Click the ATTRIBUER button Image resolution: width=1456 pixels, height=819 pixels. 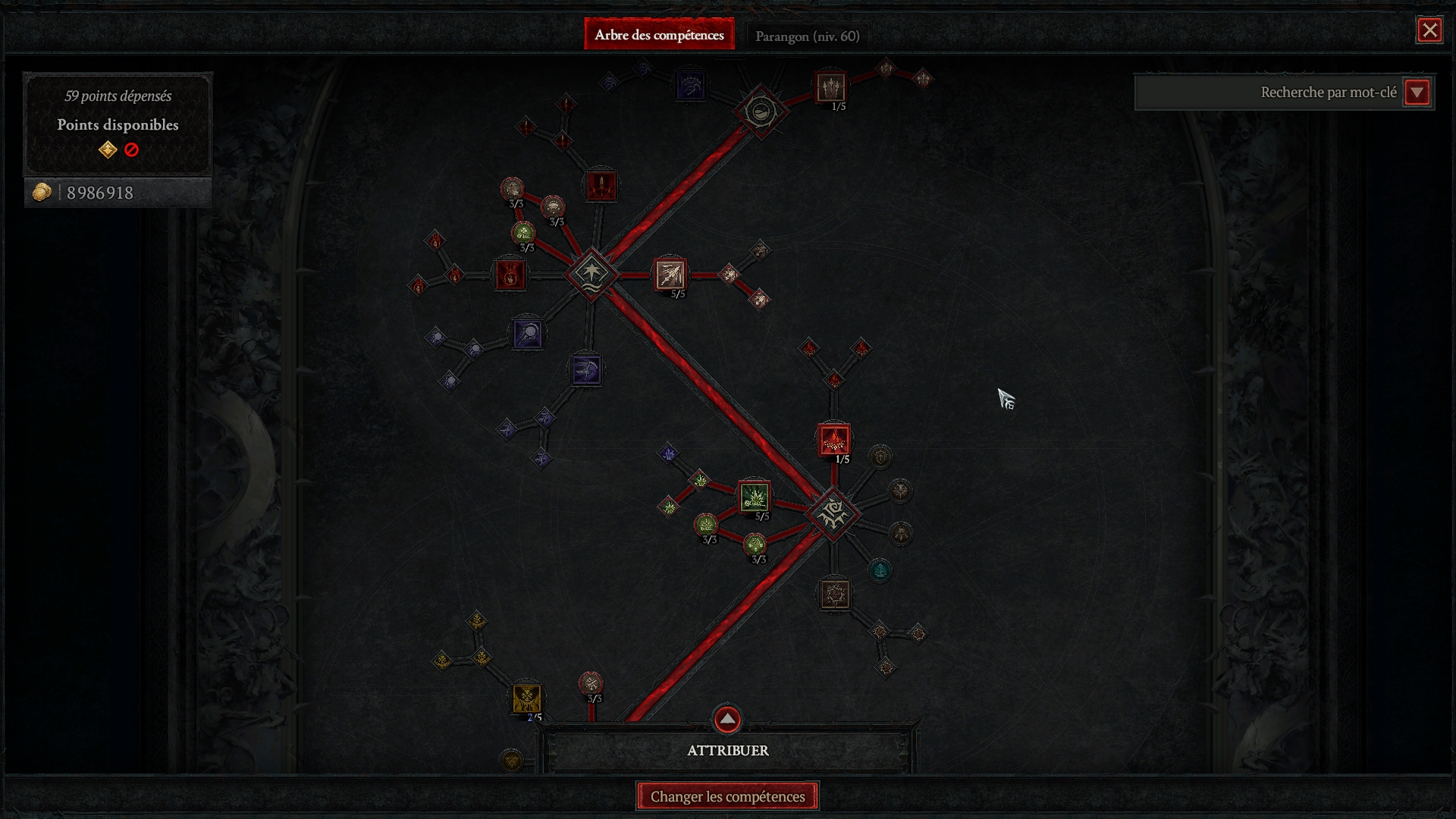pyautogui.click(x=727, y=750)
